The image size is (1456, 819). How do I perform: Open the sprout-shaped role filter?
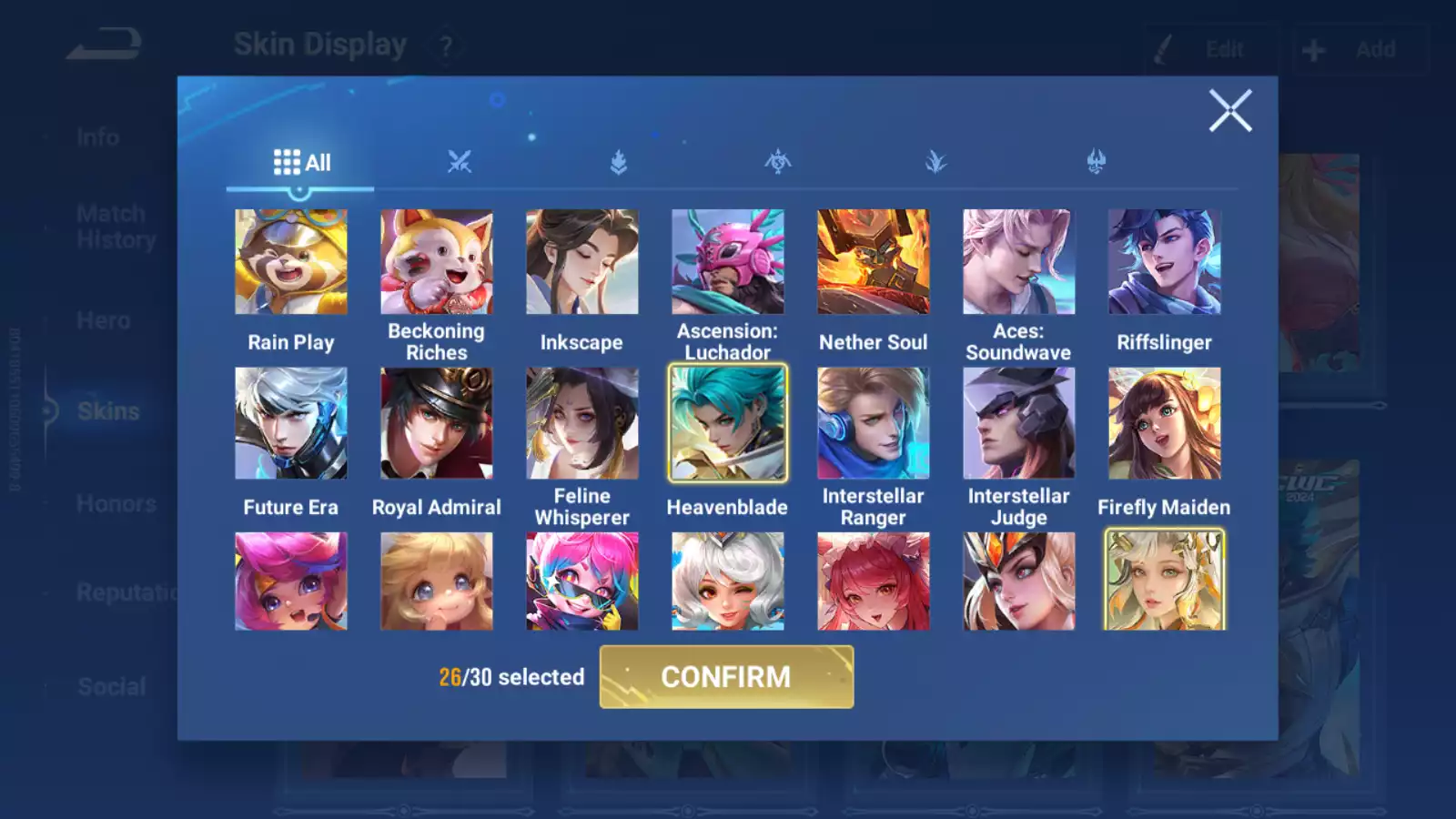(x=937, y=162)
